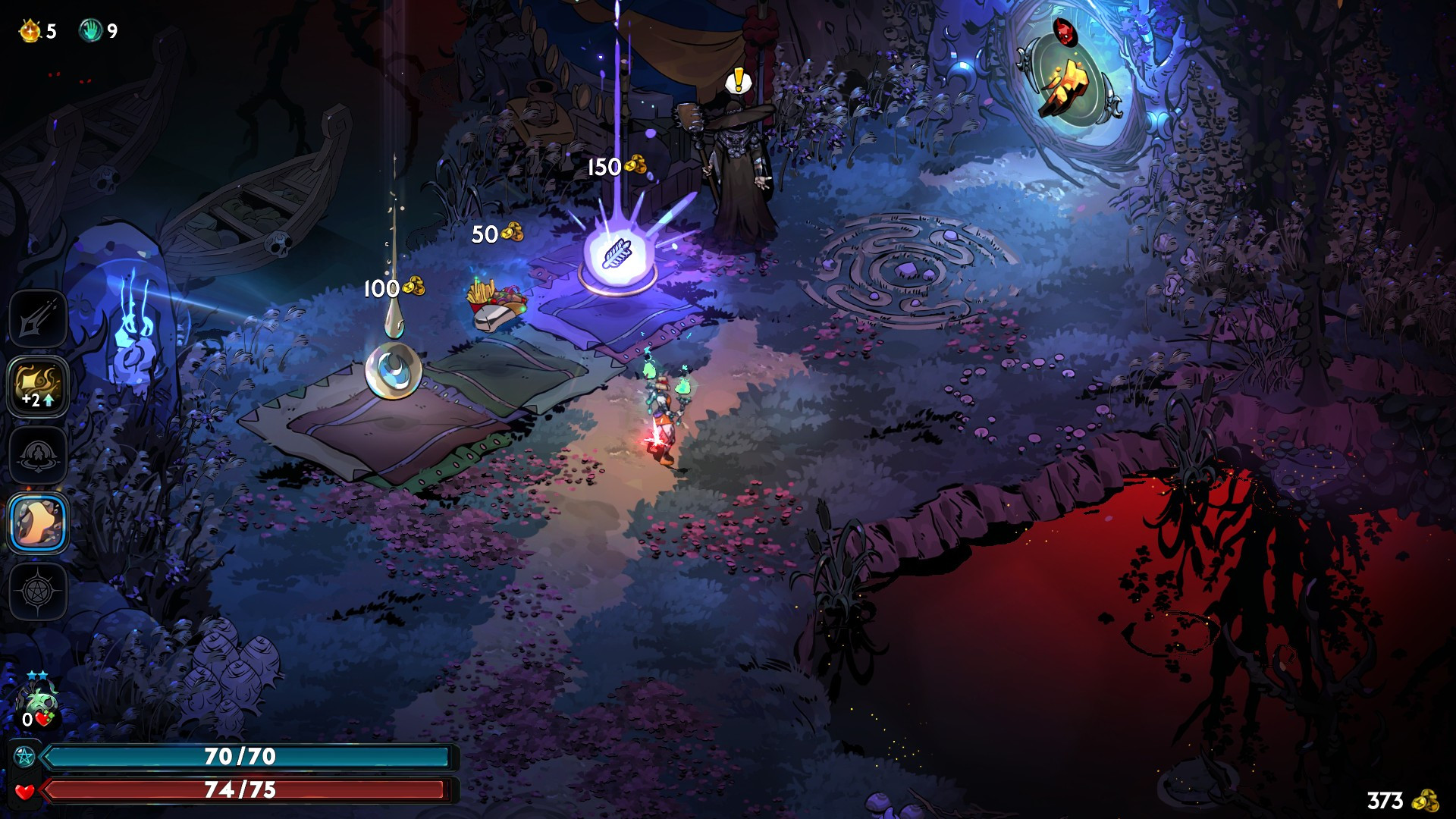Image resolution: width=1456 pixels, height=819 pixels.
Task: Select the golden Special boon with +2
Action: pyautogui.click(x=38, y=386)
